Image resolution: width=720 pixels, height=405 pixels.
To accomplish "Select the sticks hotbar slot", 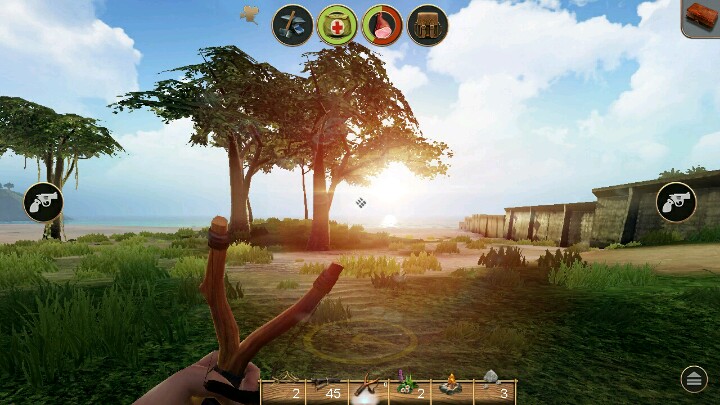I will pyautogui.click(x=282, y=391).
